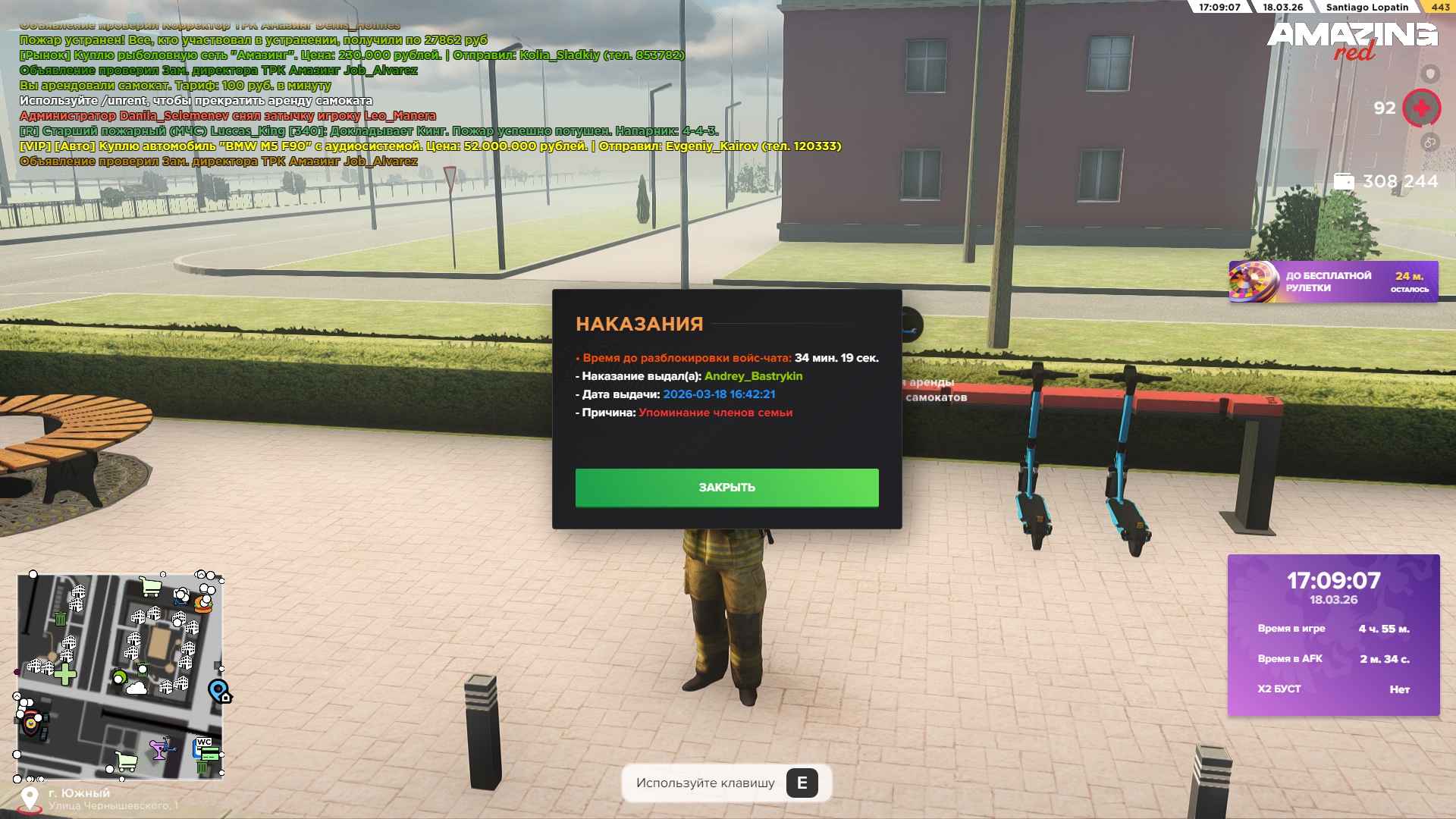
Task: Click the admin name Andrey_Bastrykin in dialog
Action: click(x=753, y=376)
